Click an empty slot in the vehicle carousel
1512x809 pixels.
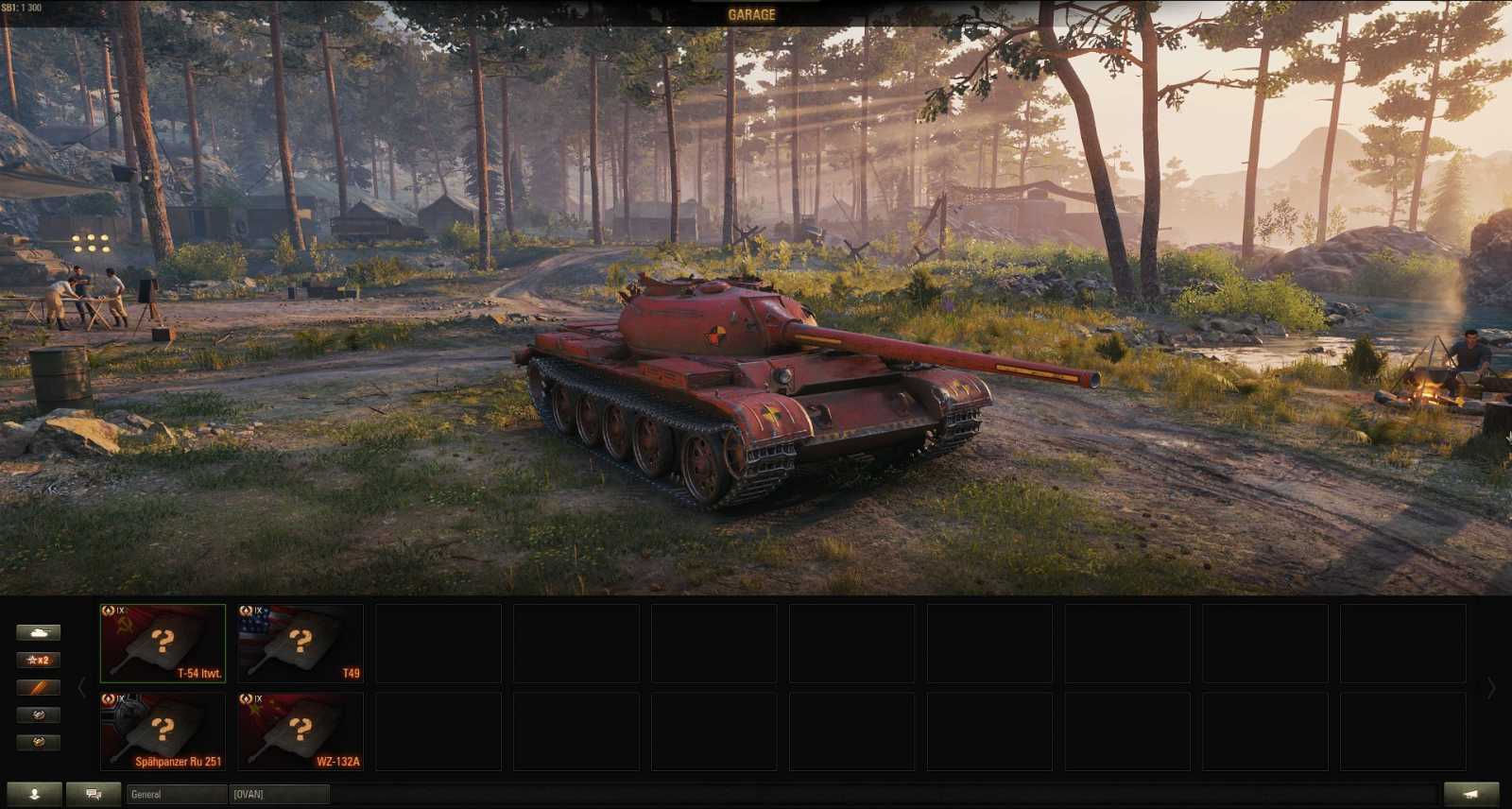pos(438,643)
